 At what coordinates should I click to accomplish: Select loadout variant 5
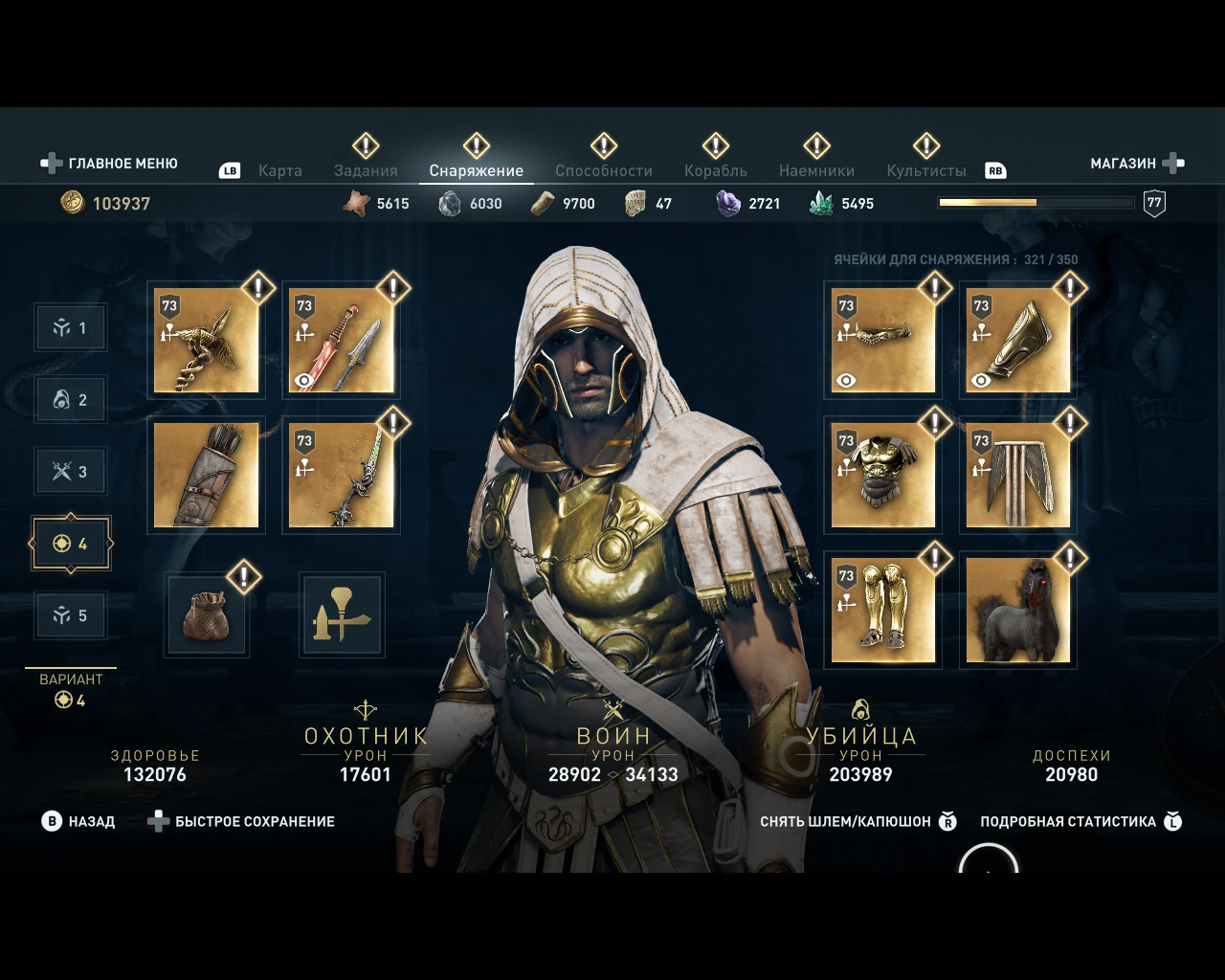70,614
